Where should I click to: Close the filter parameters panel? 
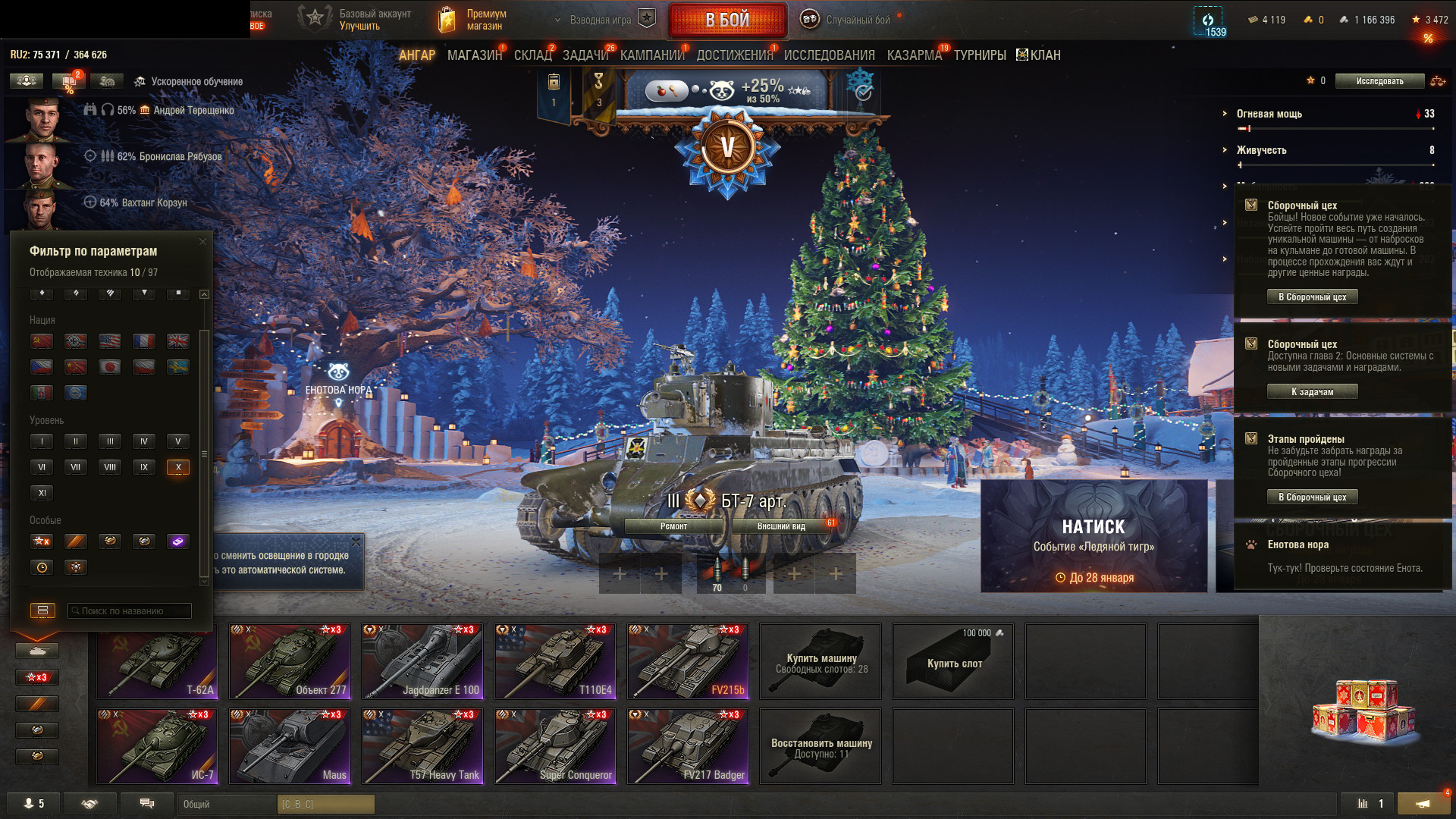[202, 242]
